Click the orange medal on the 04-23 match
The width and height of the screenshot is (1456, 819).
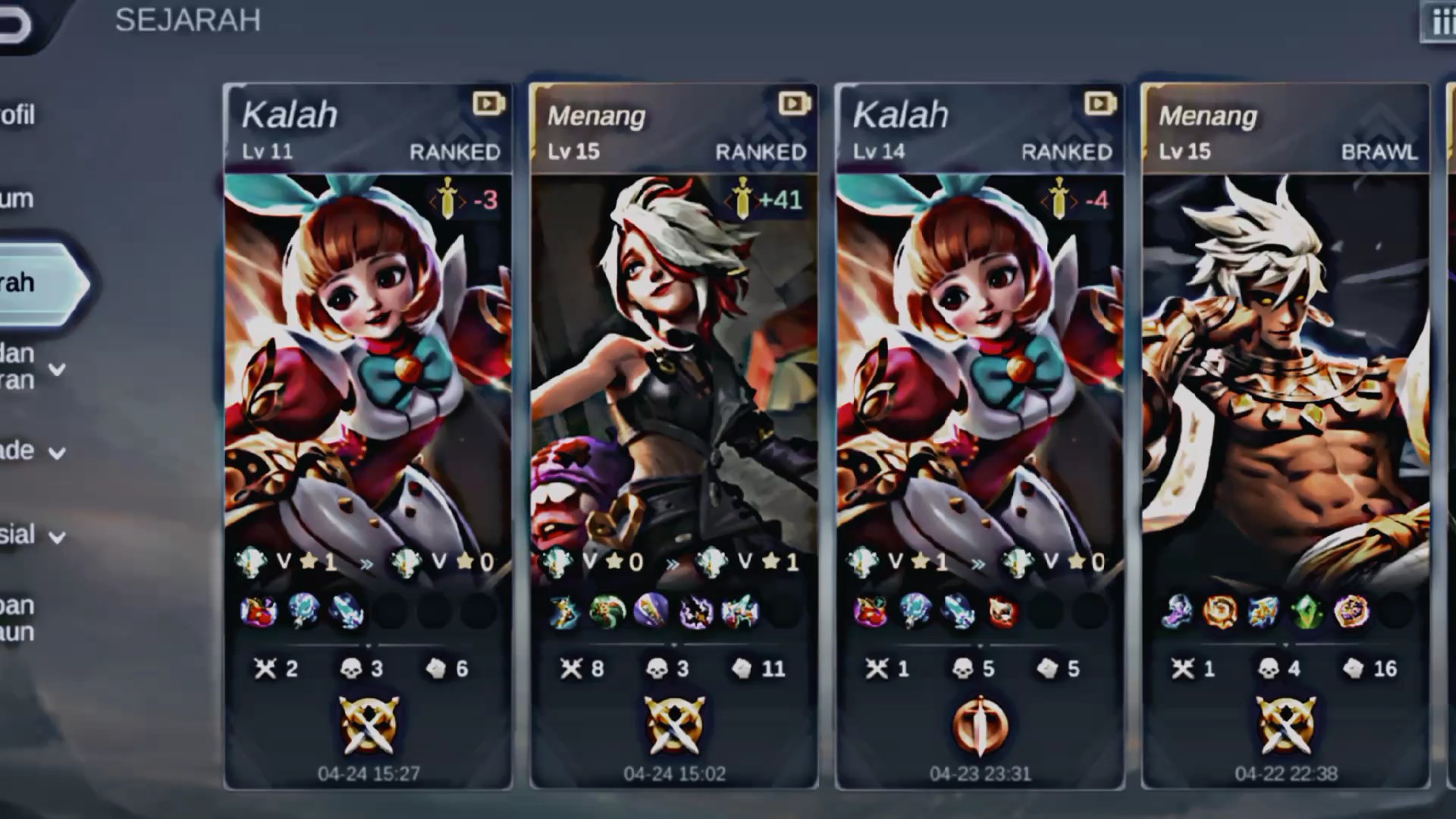point(980,725)
